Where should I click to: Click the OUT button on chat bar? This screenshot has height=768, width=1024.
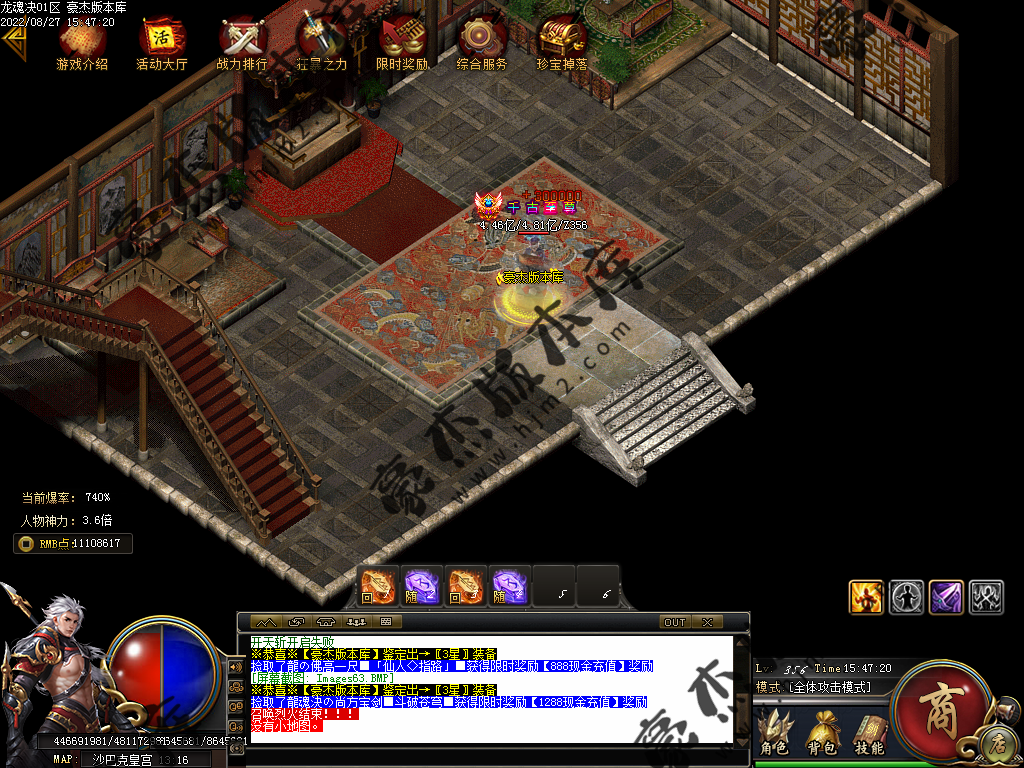[x=675, y=622]
